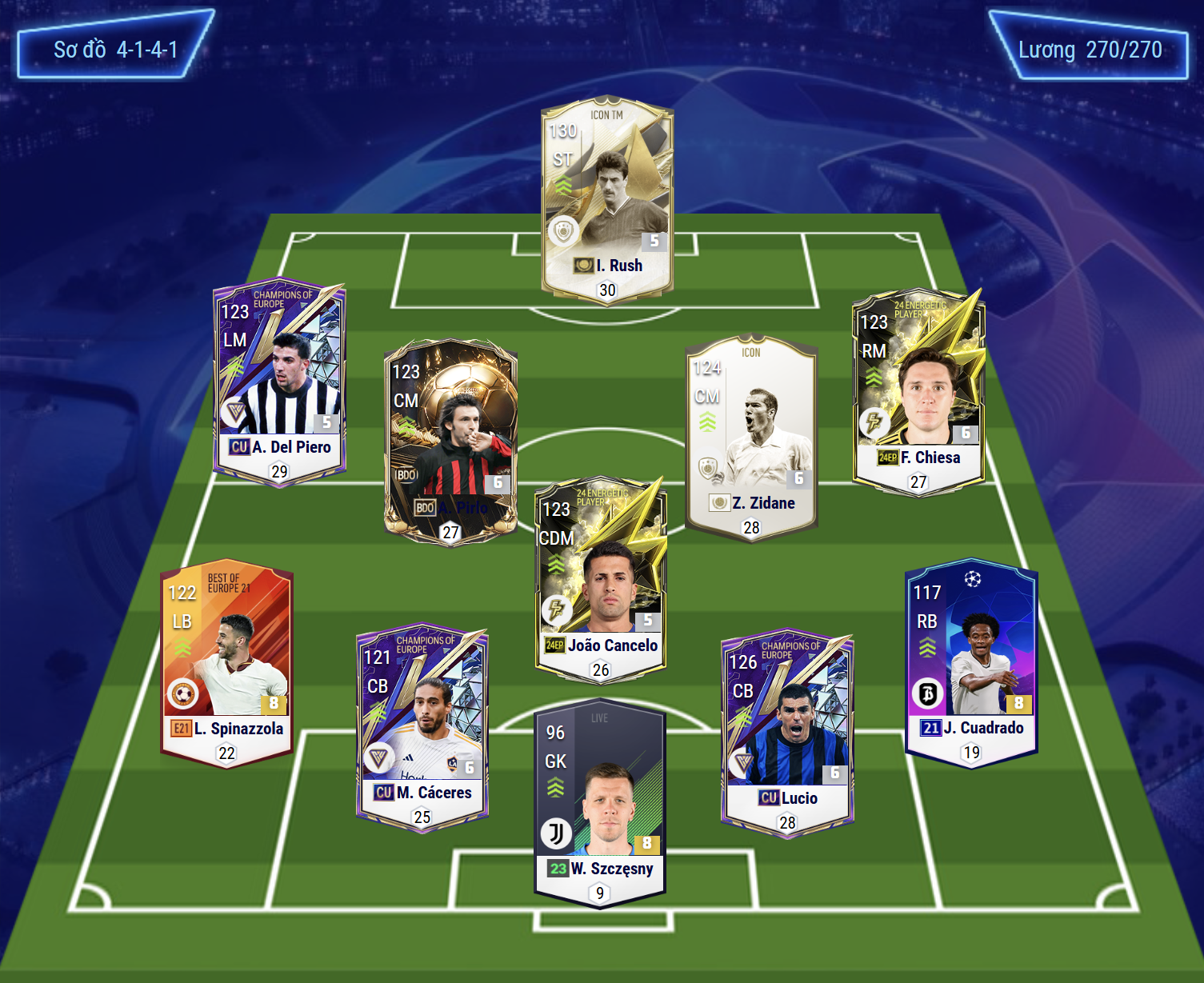Pick the Lucio CB card
The image size is (1204, 983).
[x=787, y=731]
